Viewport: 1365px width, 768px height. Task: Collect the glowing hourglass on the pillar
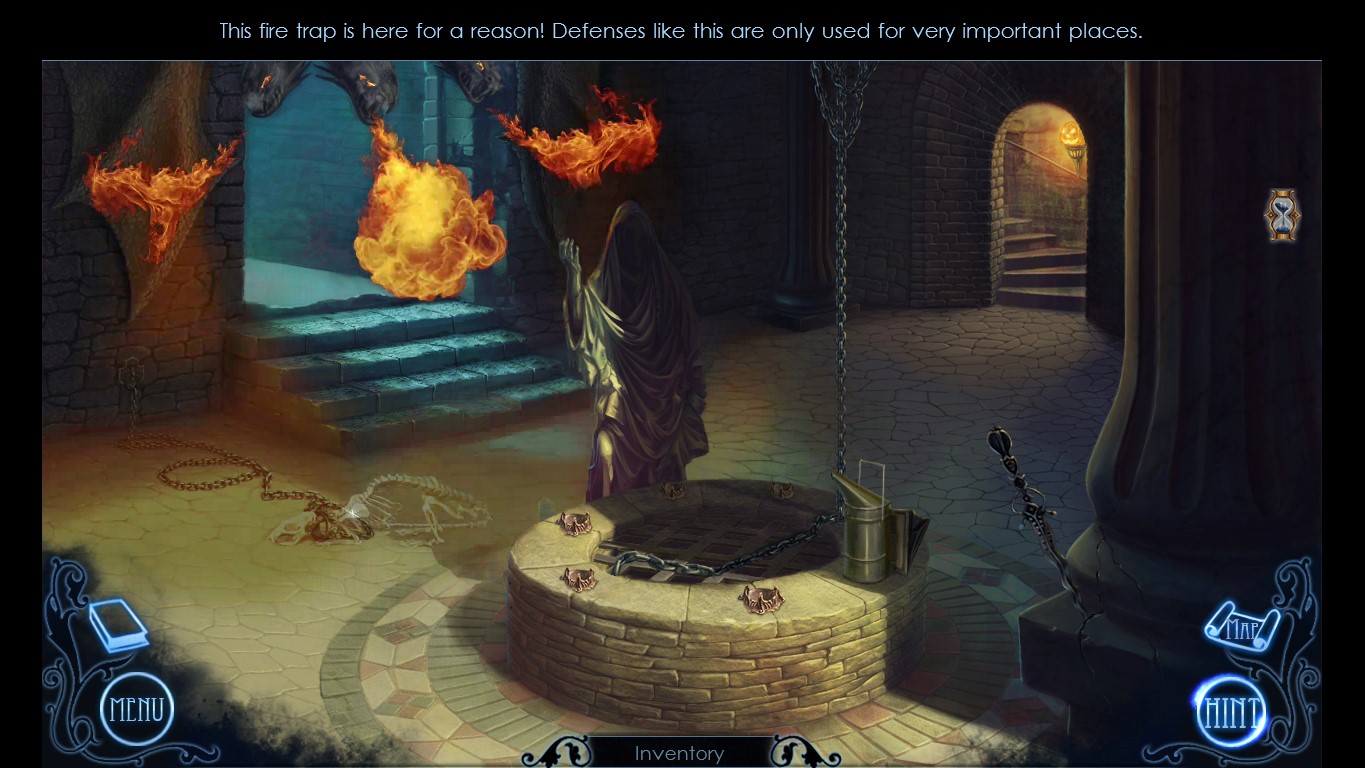[1281, 213]
